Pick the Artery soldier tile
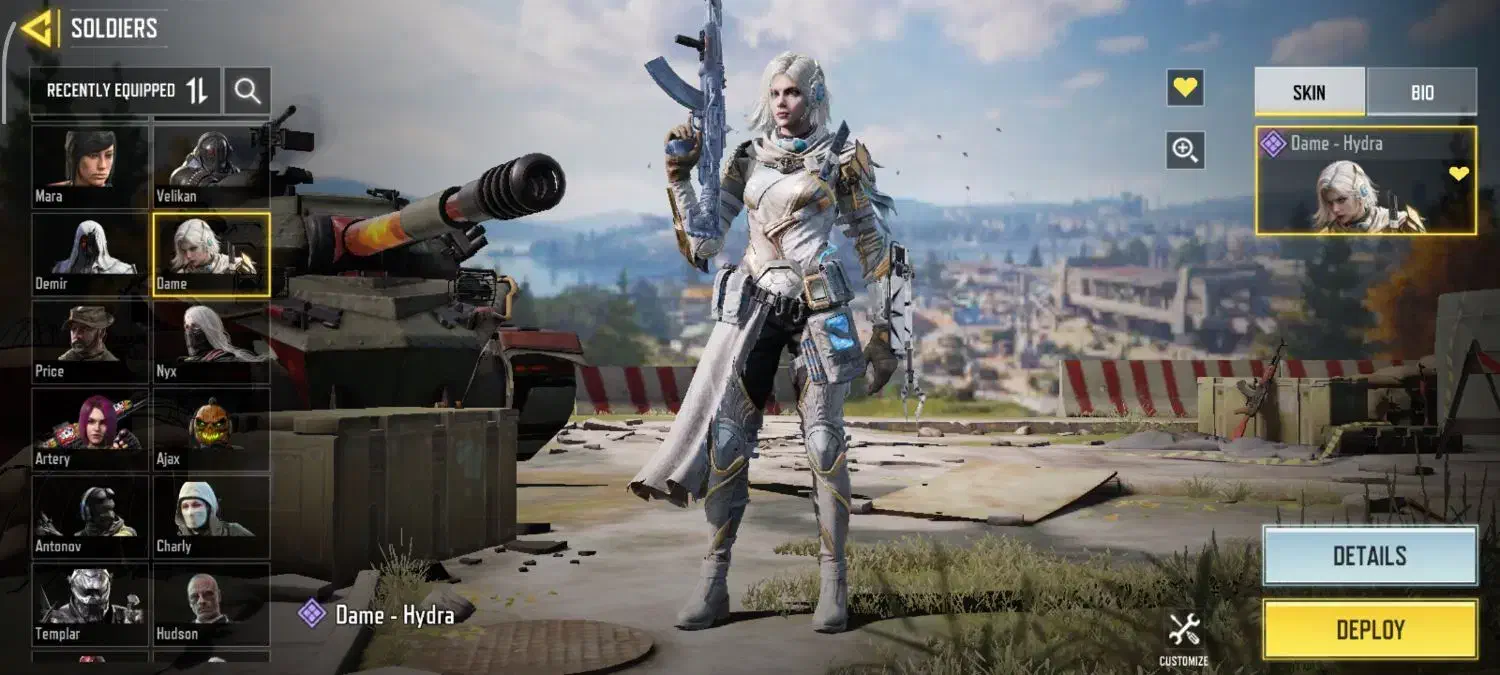1500x675 pixels. pyautogui.click(x=90, y=430)
